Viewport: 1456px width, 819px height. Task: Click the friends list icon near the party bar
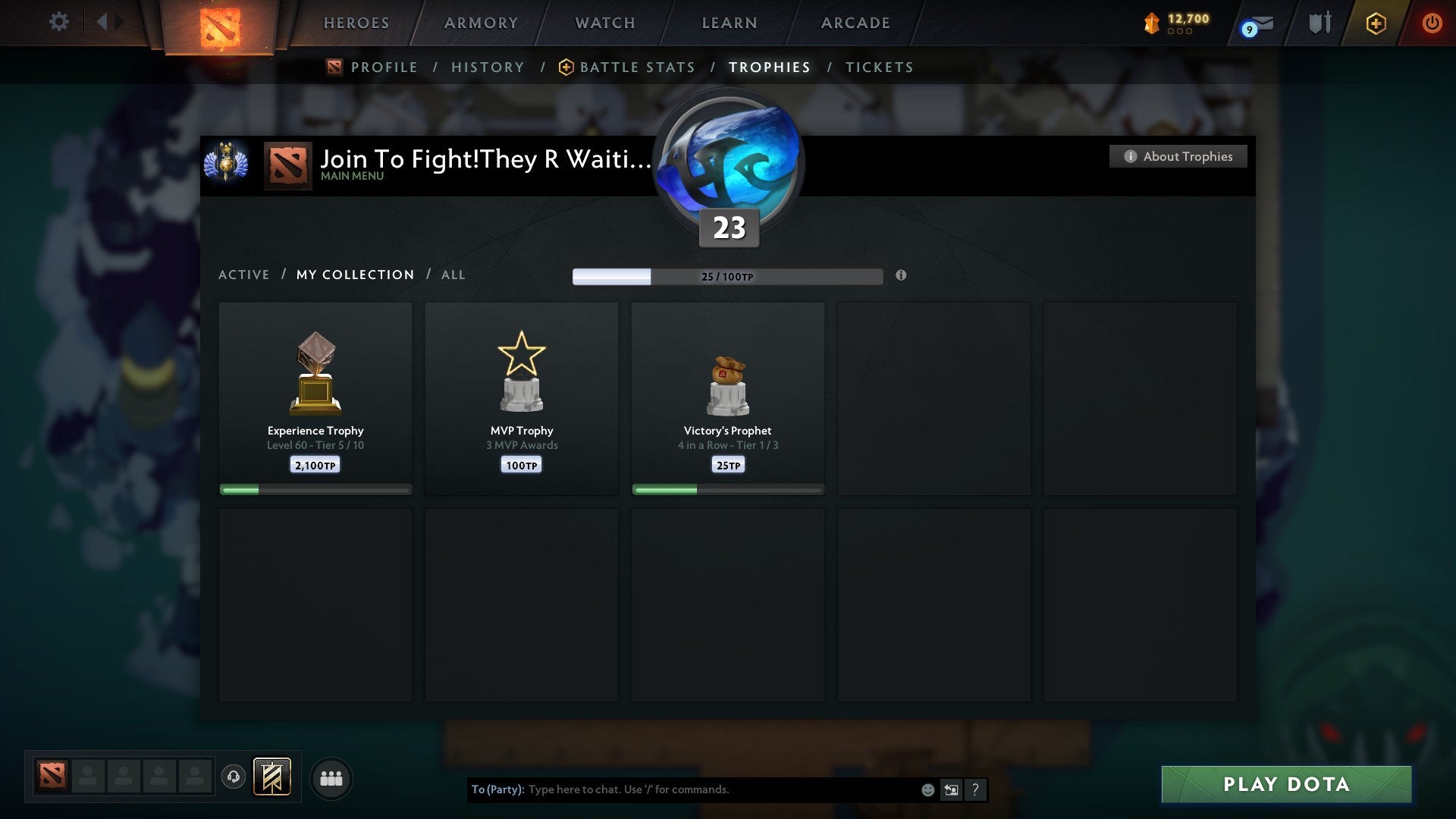click(x=331, y=777)
